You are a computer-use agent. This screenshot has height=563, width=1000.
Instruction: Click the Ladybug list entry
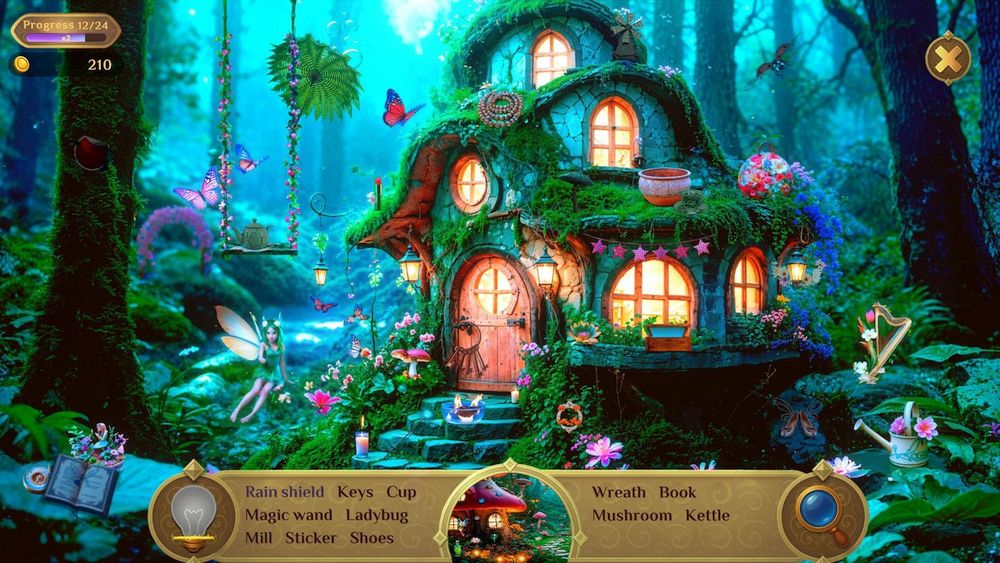[x=377, y=515]
